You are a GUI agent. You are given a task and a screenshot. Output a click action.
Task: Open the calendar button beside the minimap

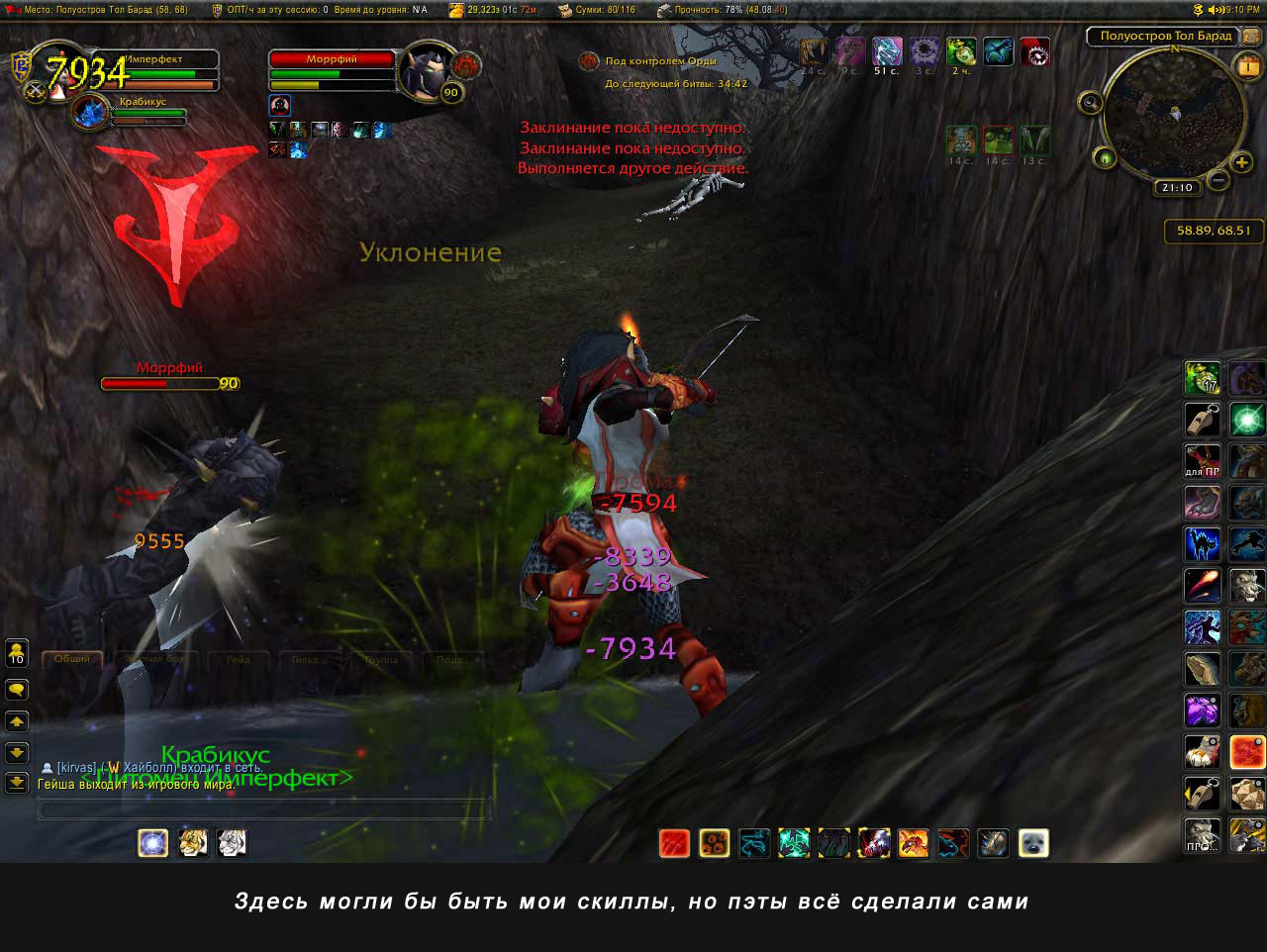[x=1248, y=66]
